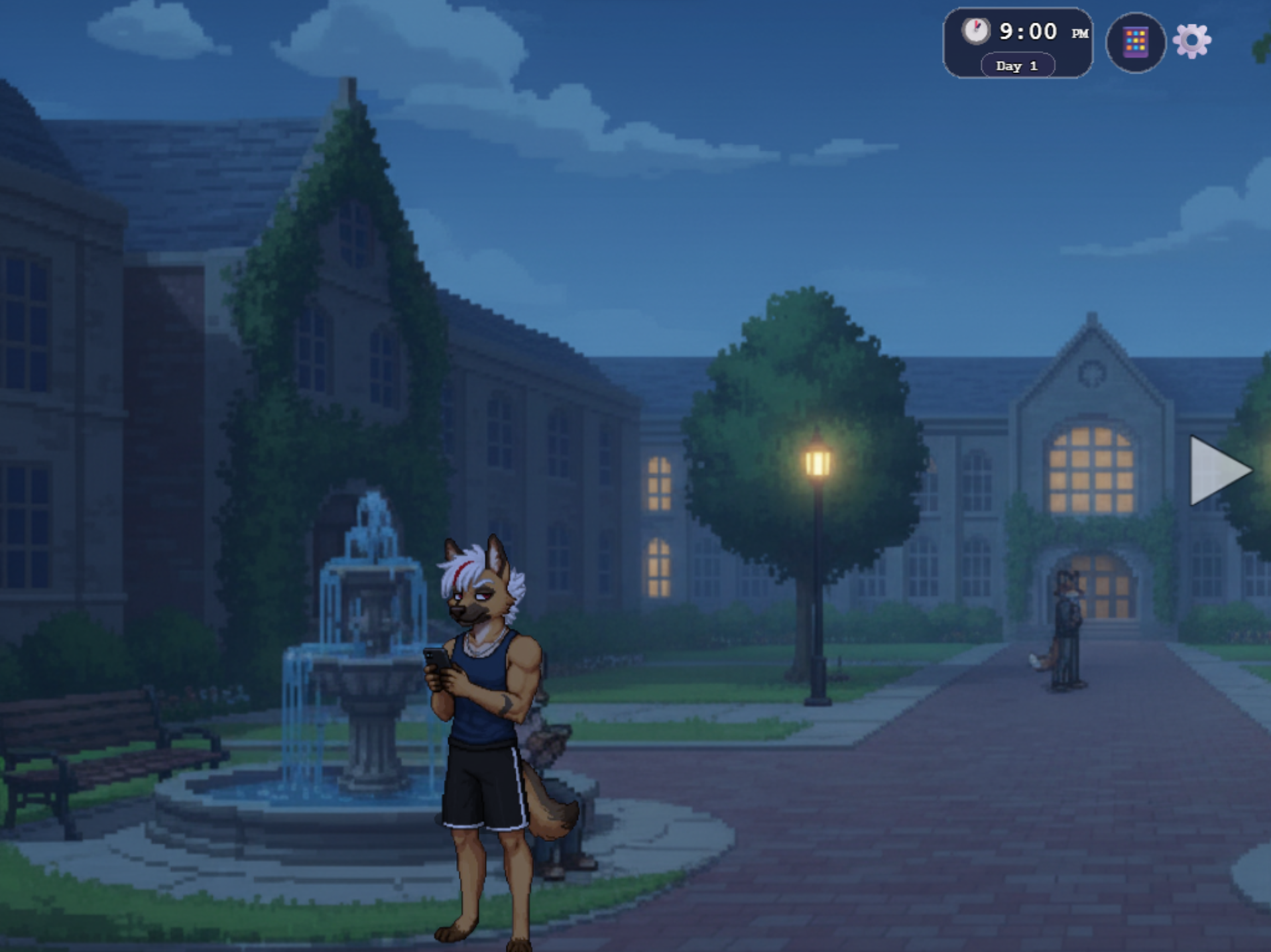Click the 9:00 PM time display

(x=1026, y=30)
